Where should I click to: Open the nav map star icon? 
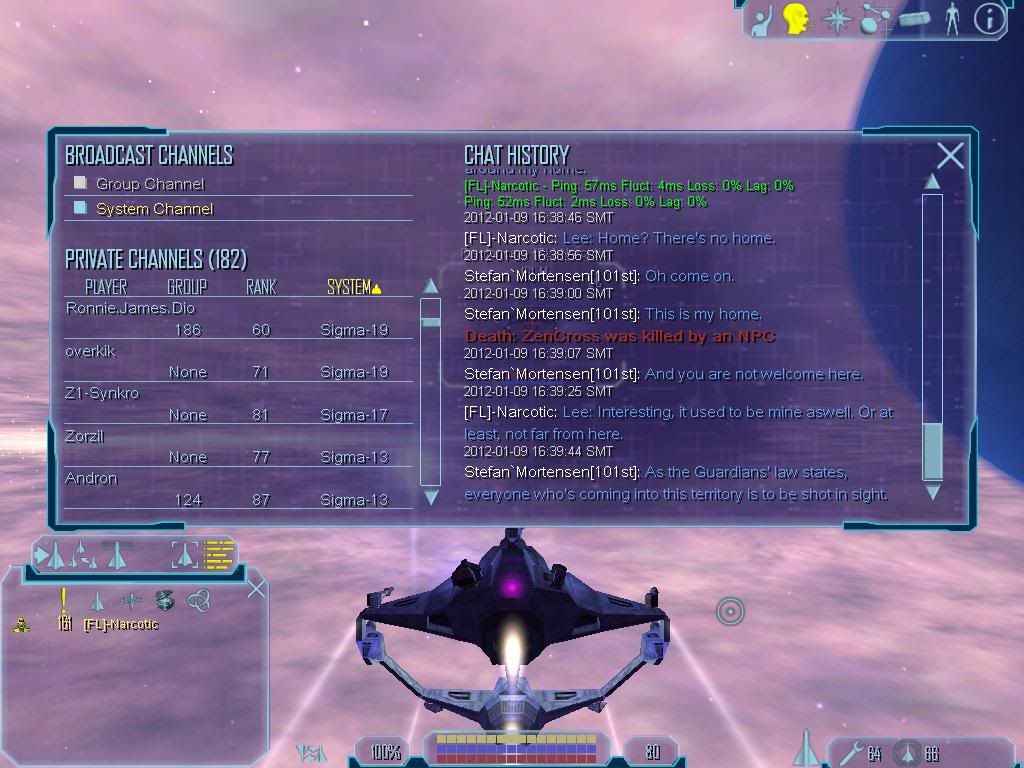[835, 18]
